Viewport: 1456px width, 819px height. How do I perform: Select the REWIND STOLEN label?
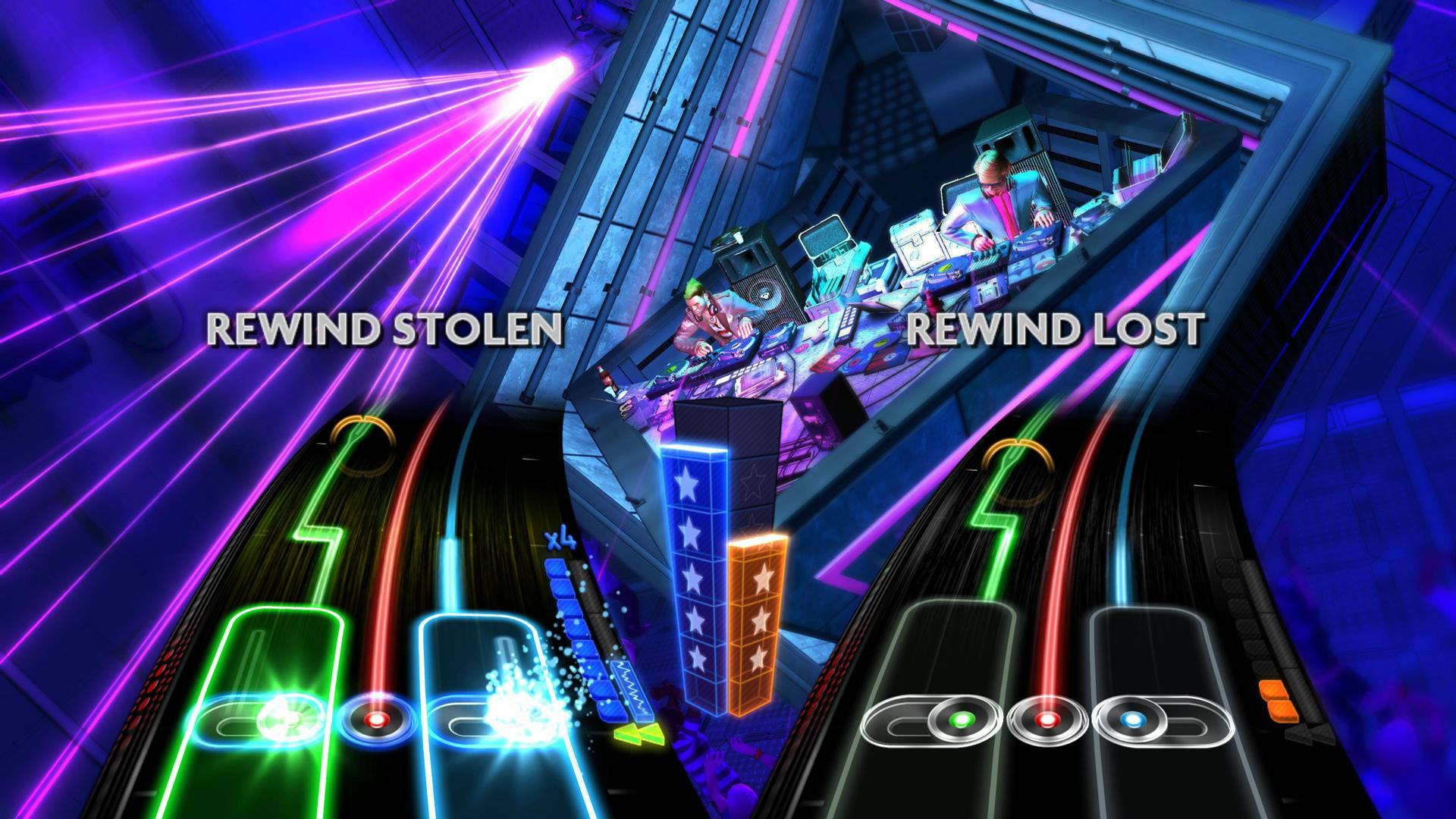click(x=385, y=329)
